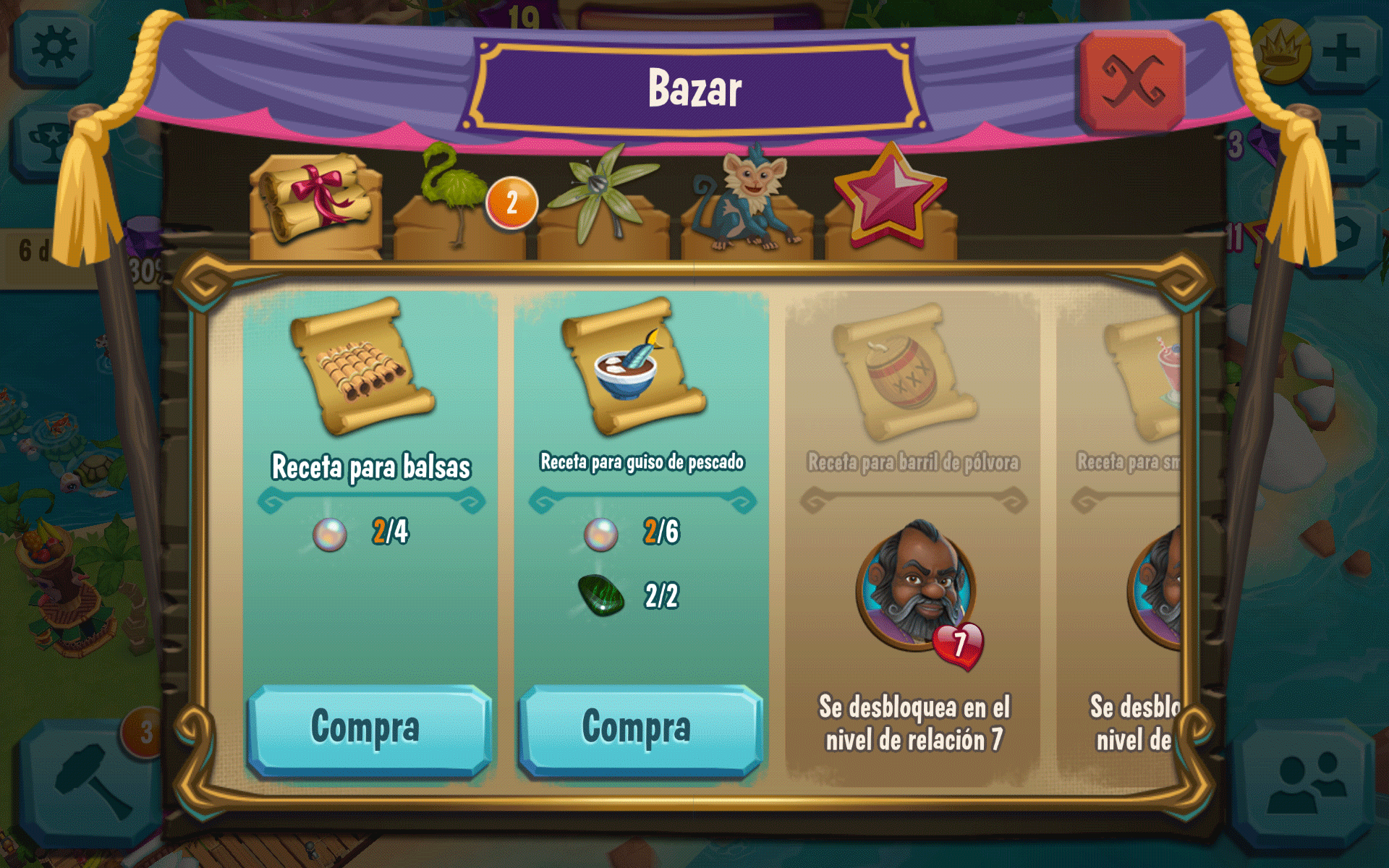The width and height of the screenshot is (1389, 868).
Task: Close the Bazar window
Action: (x=1131, y=81)
